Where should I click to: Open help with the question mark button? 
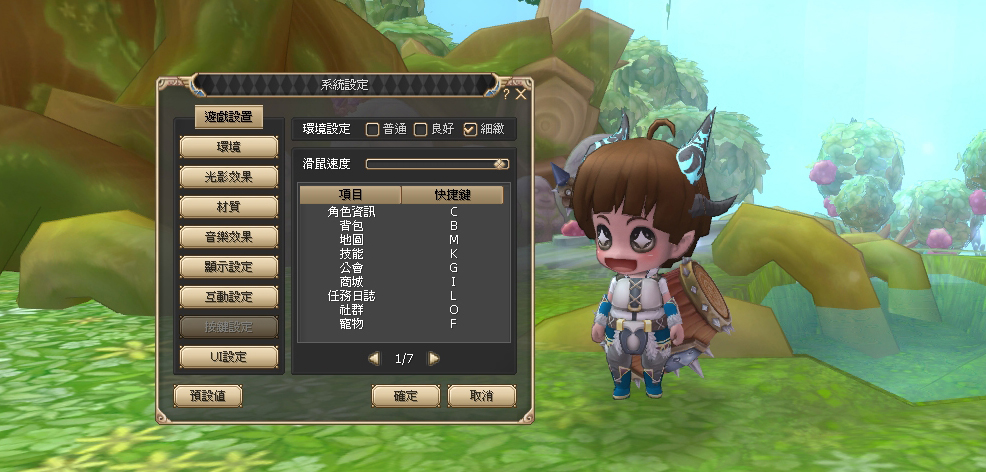coord(506,94)
